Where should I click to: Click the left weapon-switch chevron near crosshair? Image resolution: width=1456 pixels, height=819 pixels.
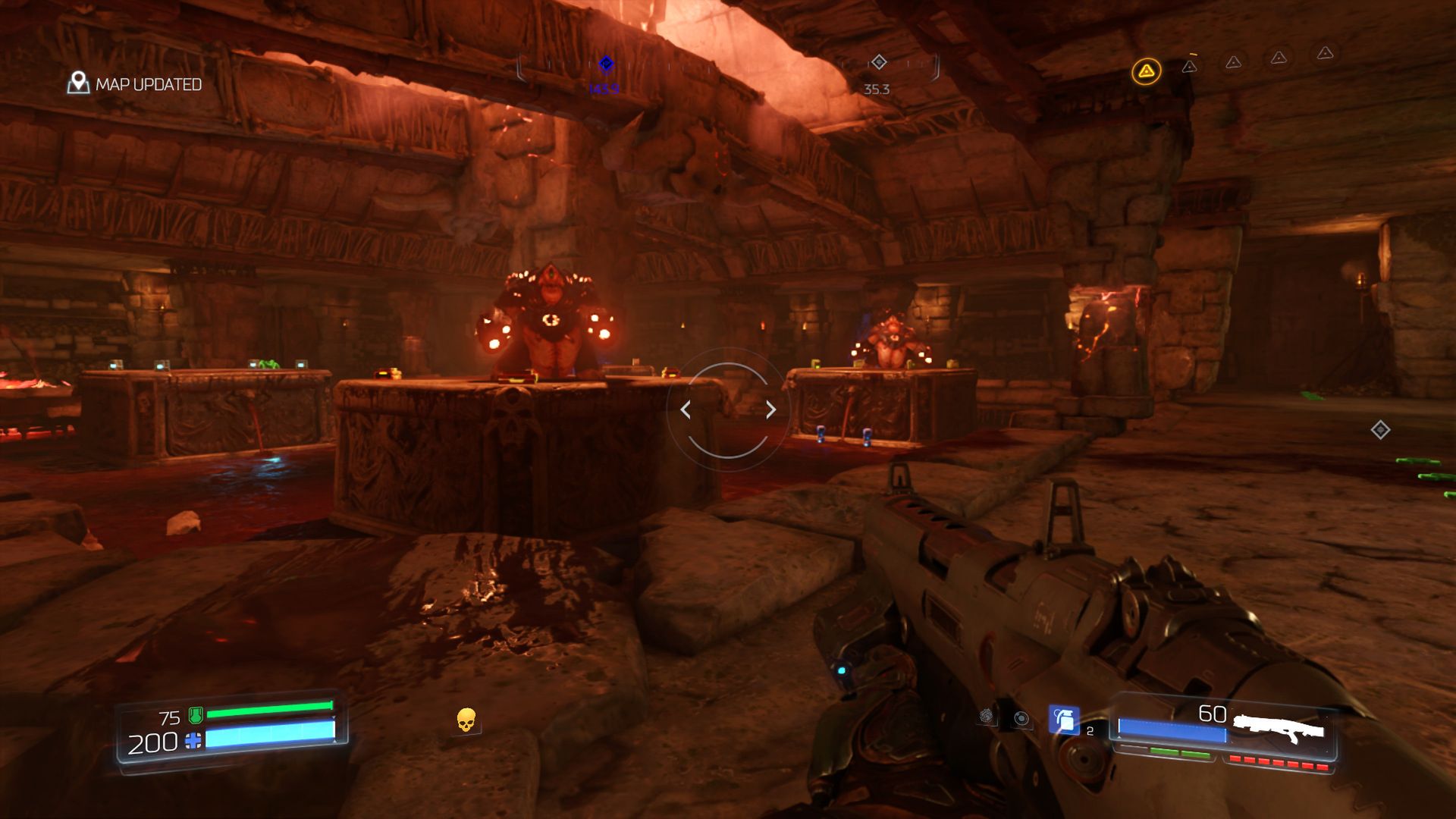coord(685,409)
